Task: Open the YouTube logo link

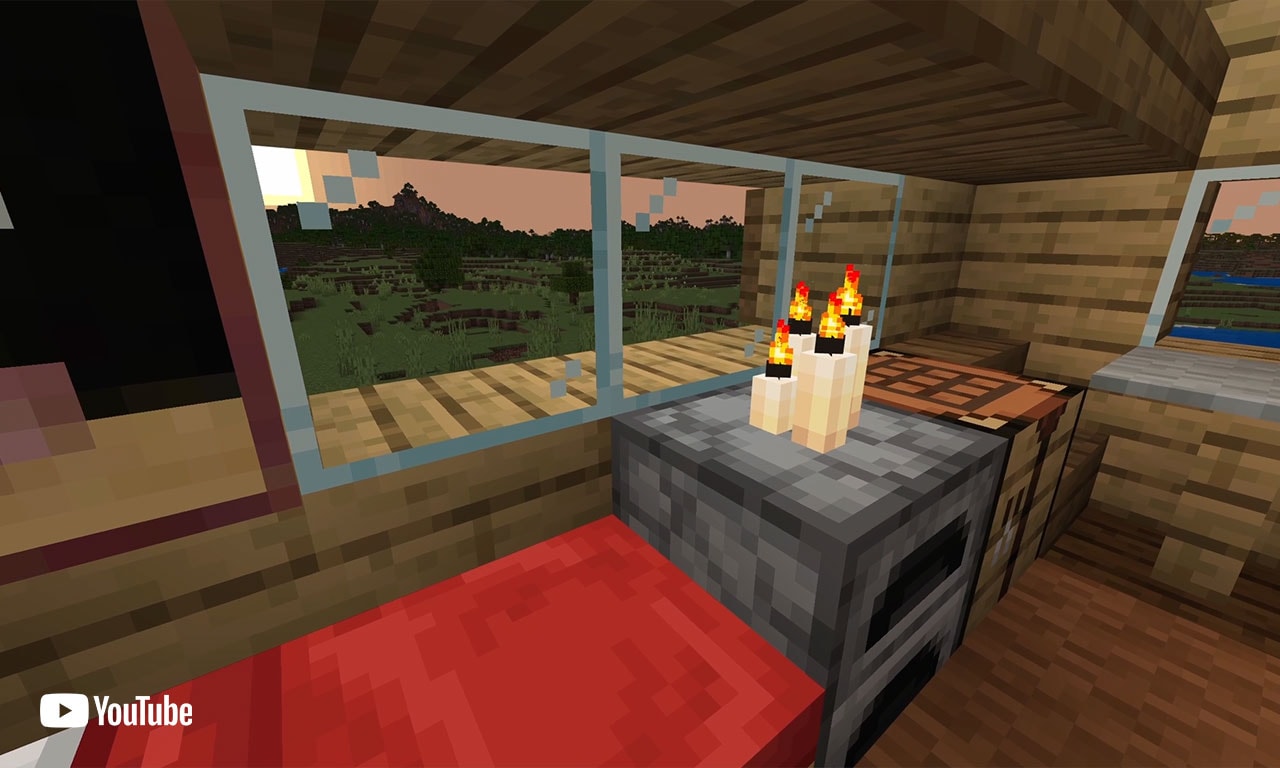Action: 116,711
